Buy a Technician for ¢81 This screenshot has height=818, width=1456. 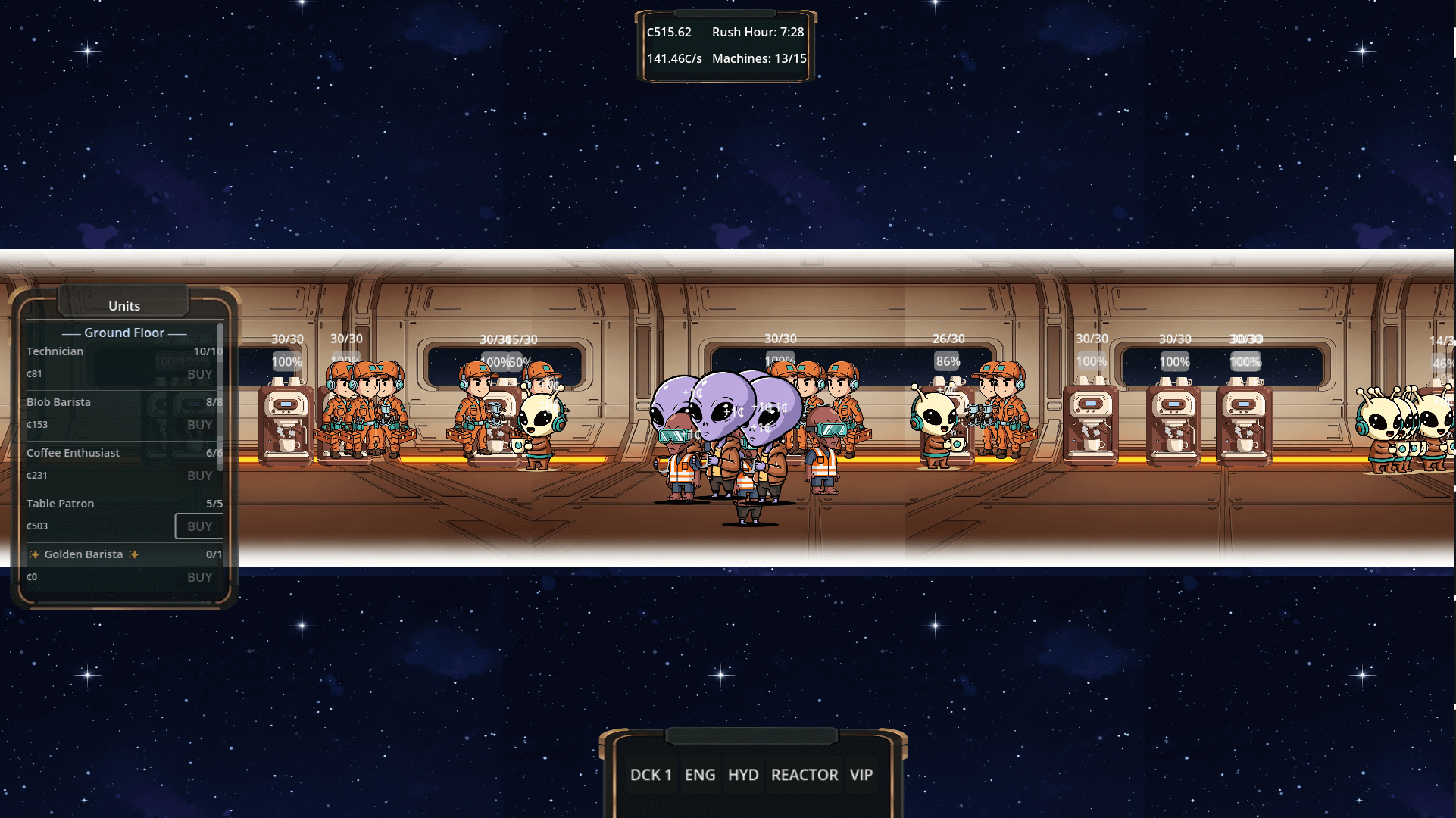click(199, 373)
